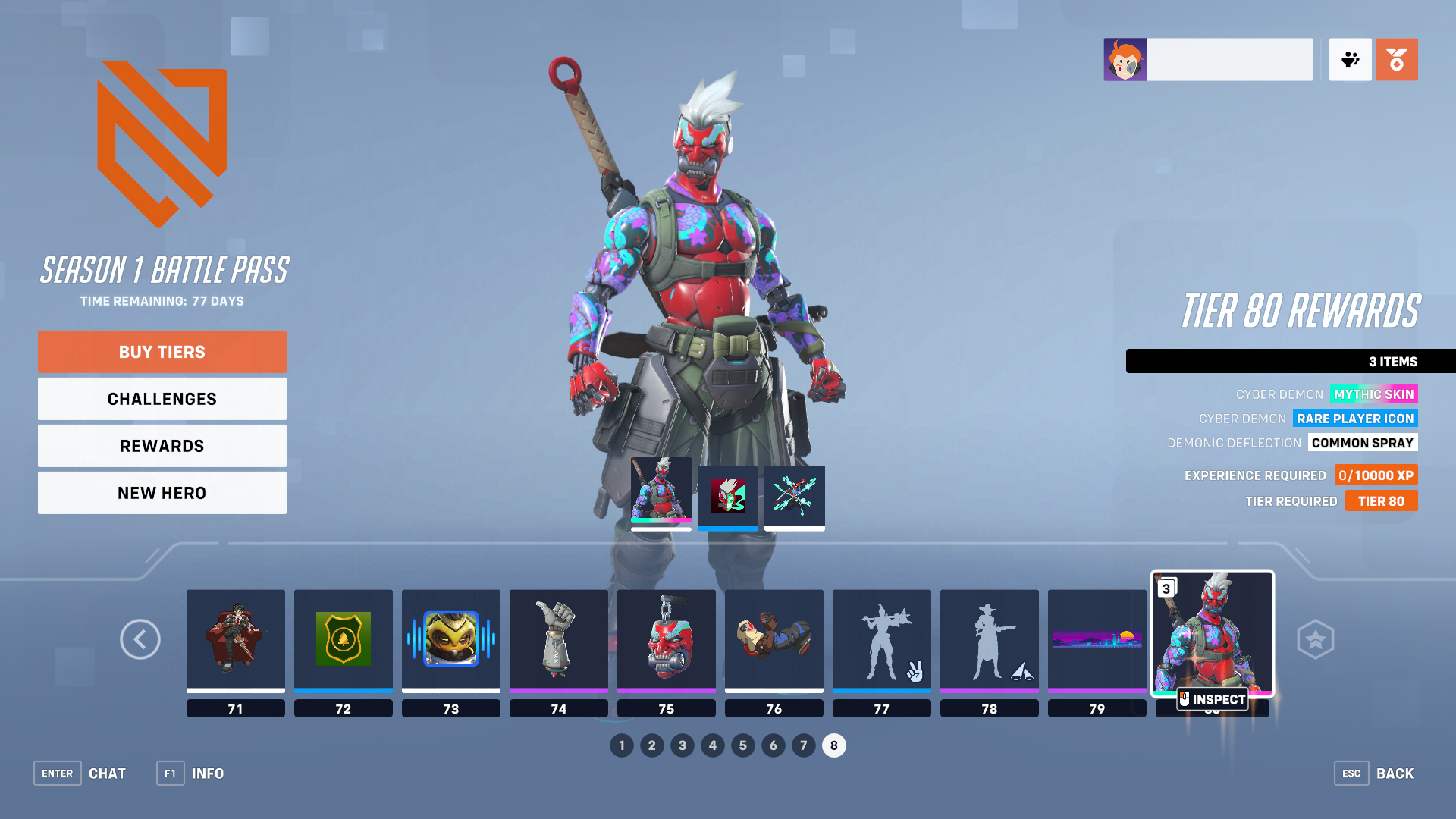
Task: Select page 4 of the battle pass tiers
Action: point(713,745)
